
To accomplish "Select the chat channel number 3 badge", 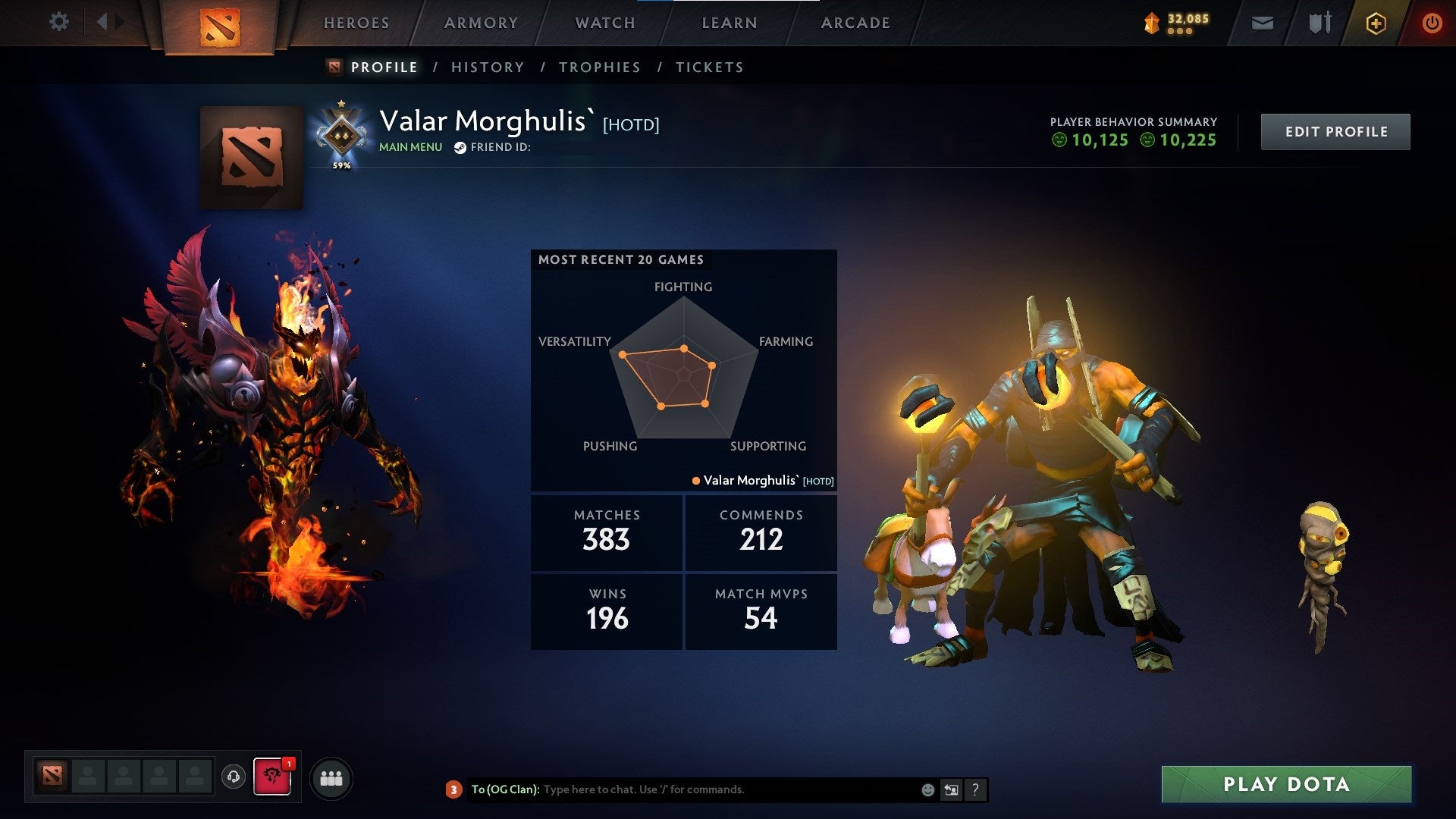I will tap(453, 789).
